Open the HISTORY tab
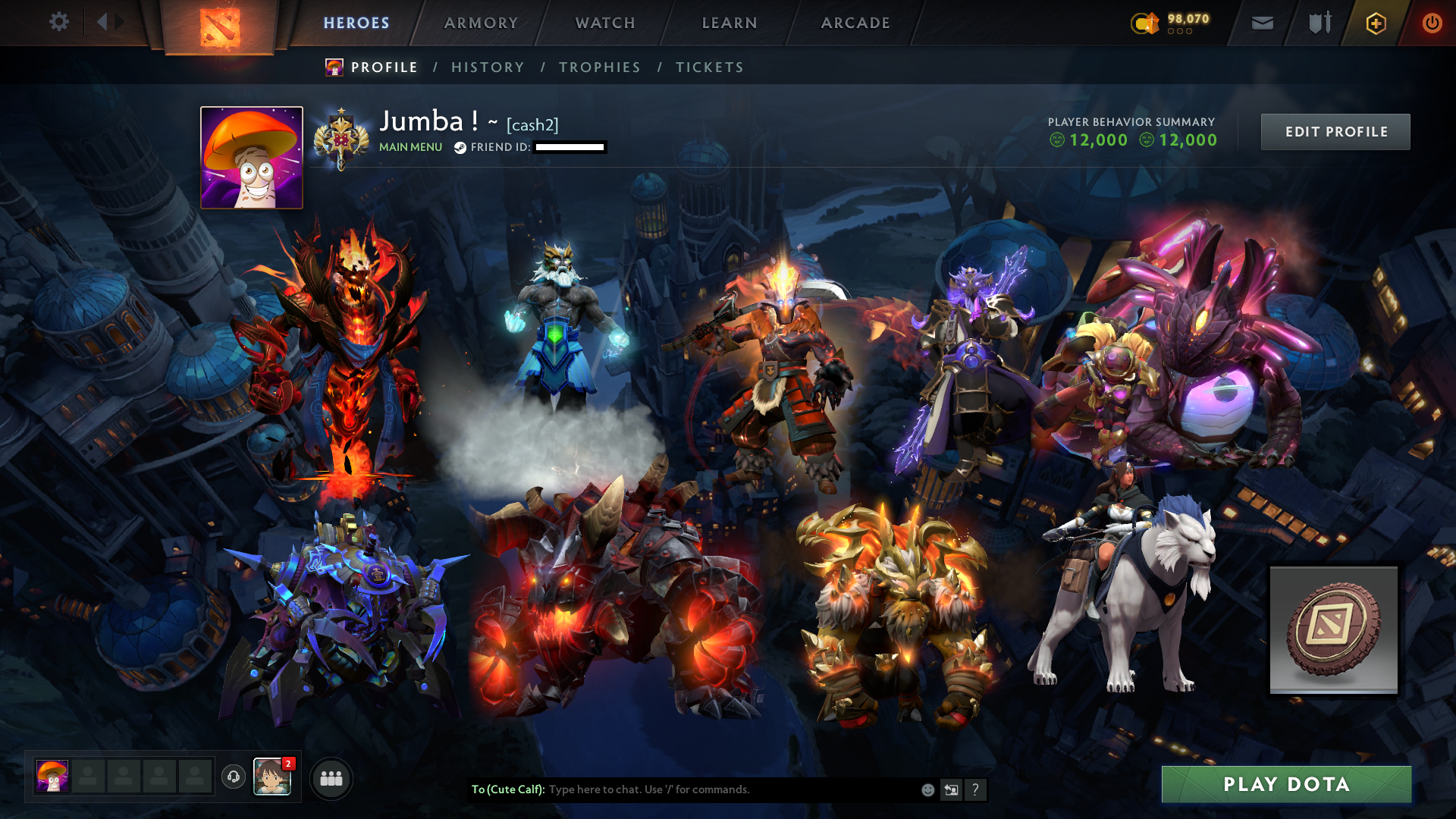Screen dimensions: 1456x819 pos(488,67)
